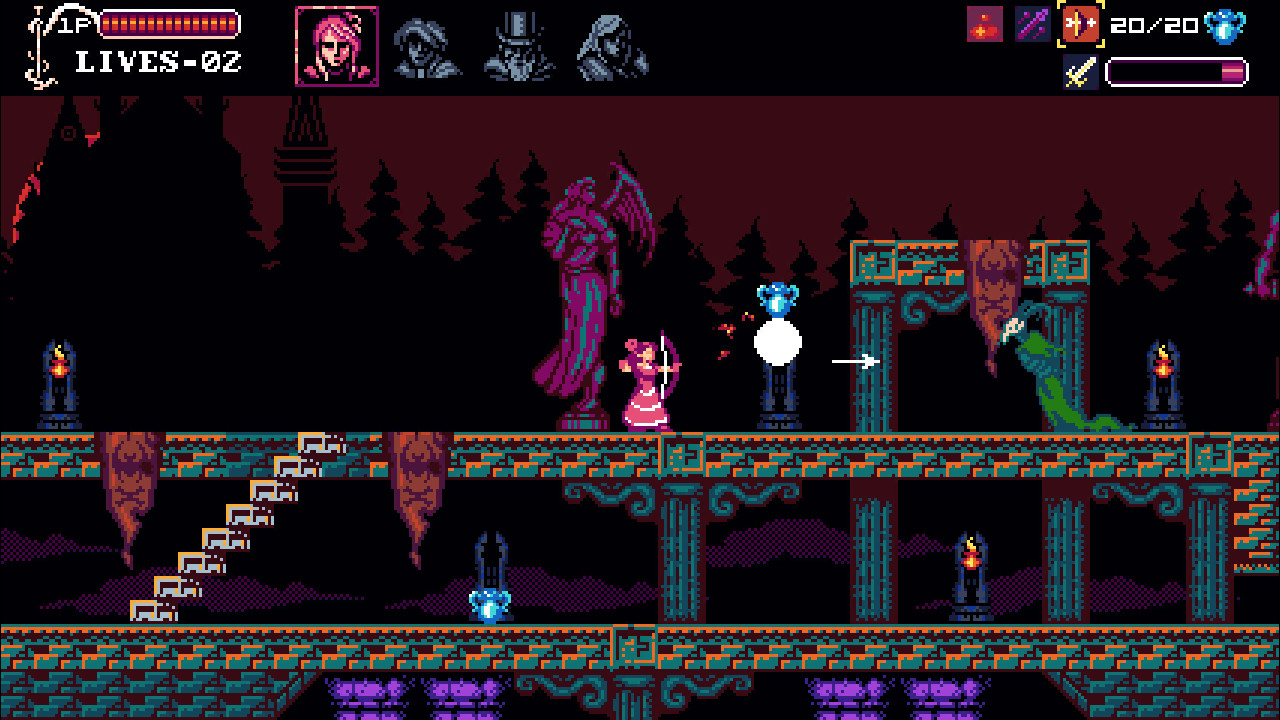Click the lit torch pillar on the left

point(60,370)
